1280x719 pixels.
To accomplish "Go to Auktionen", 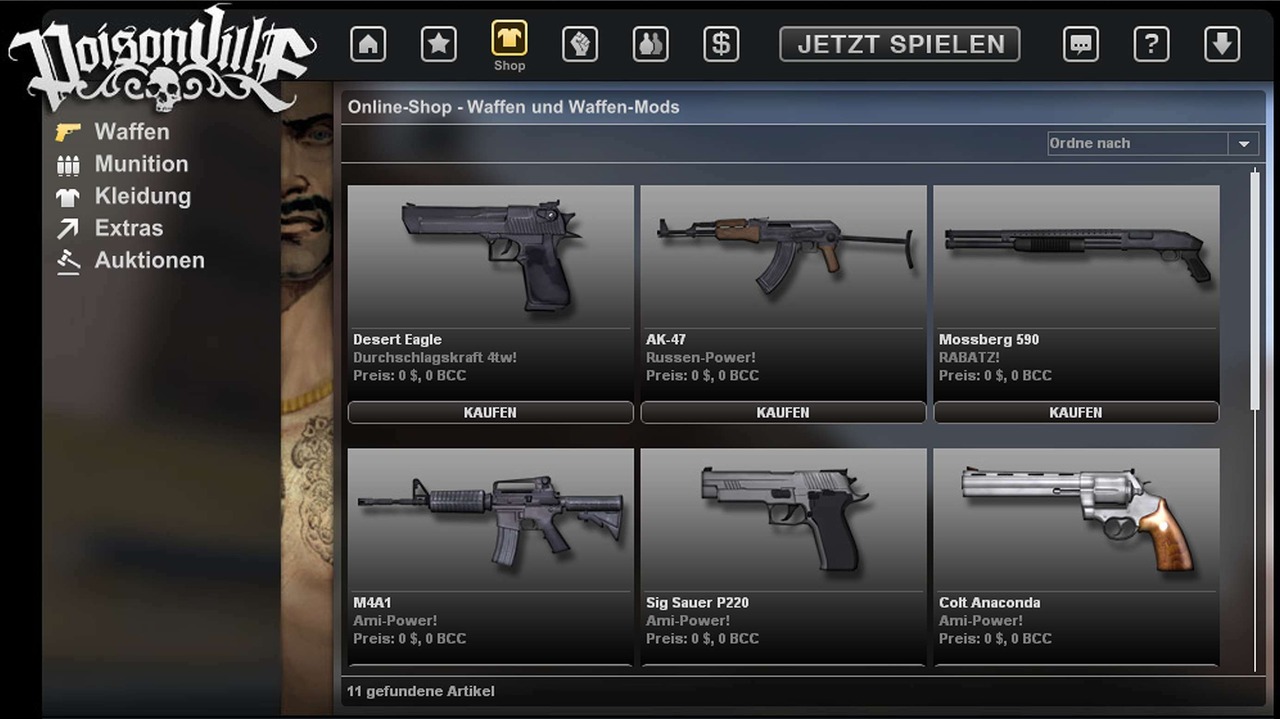I will tap(149, 260).
